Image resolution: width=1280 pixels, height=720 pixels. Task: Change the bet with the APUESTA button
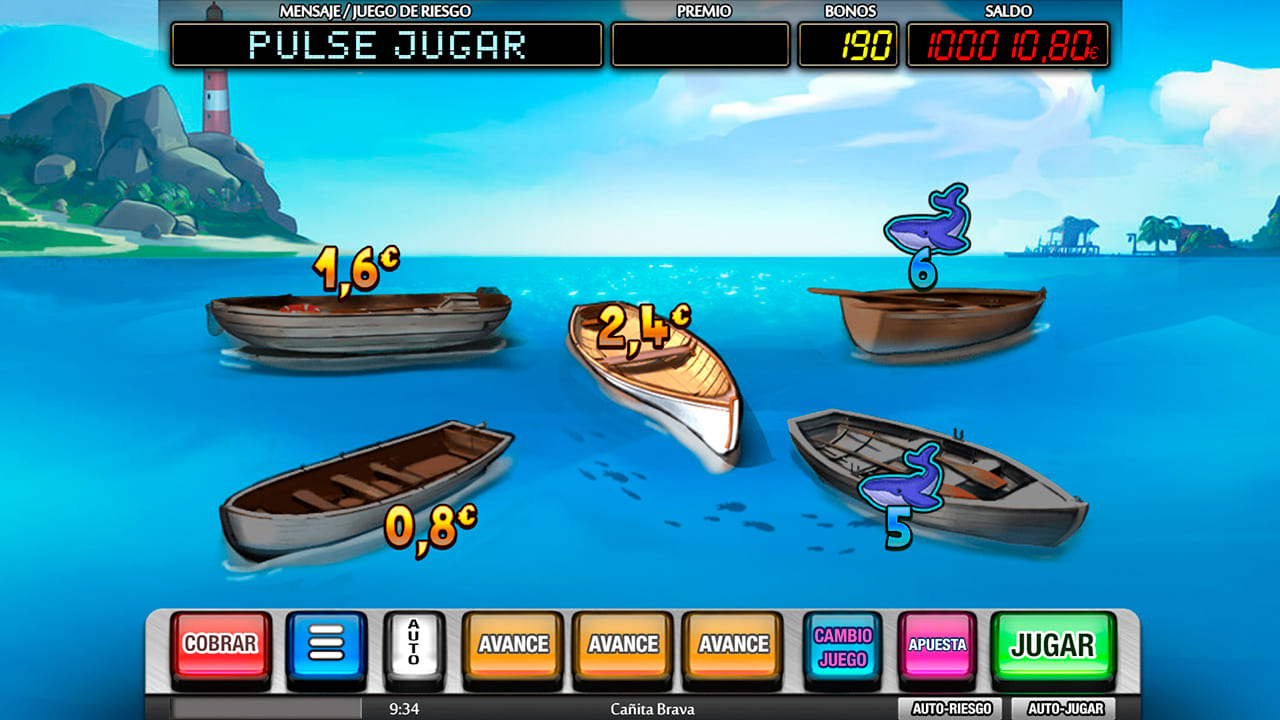(x=937, y=645)
